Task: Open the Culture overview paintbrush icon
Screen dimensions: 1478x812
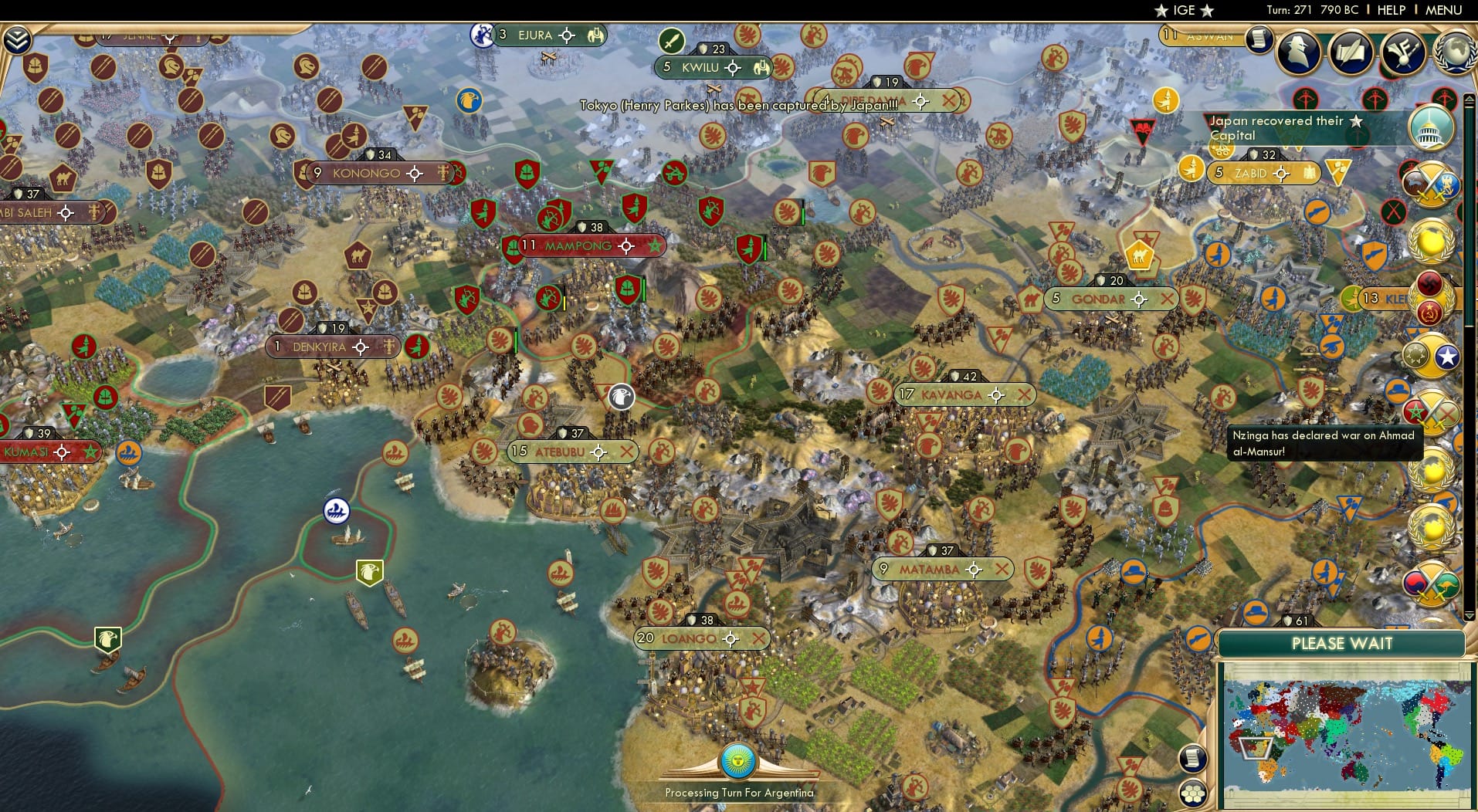Action: [x=1403, y=53]
